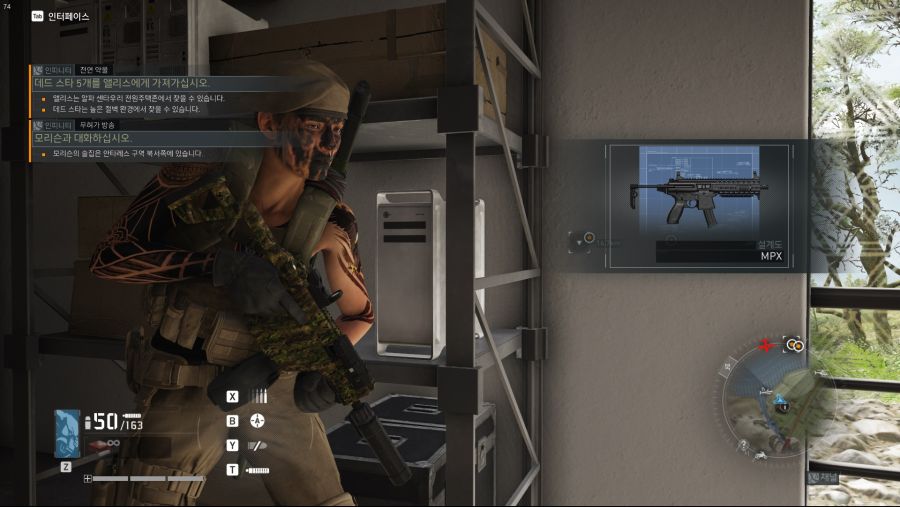Select the blue class ability card
Image resolution: width=900 pixels, height=507 pixels.
pyautogui.click(x=67, y=433)
